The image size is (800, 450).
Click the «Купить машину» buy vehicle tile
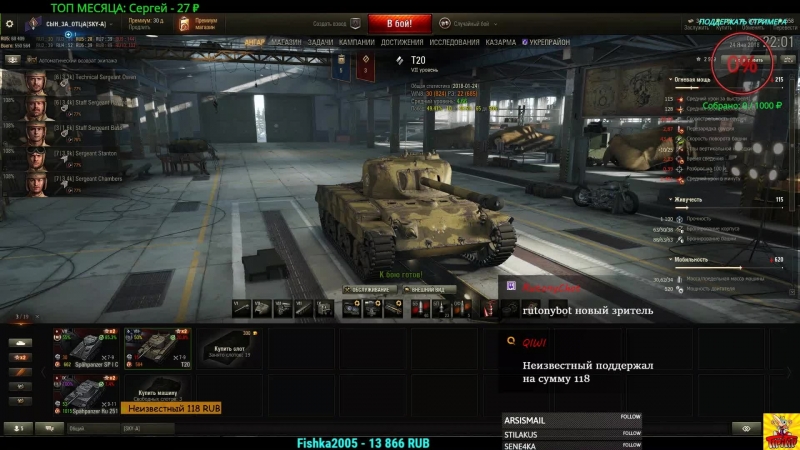tap(155, 393)
